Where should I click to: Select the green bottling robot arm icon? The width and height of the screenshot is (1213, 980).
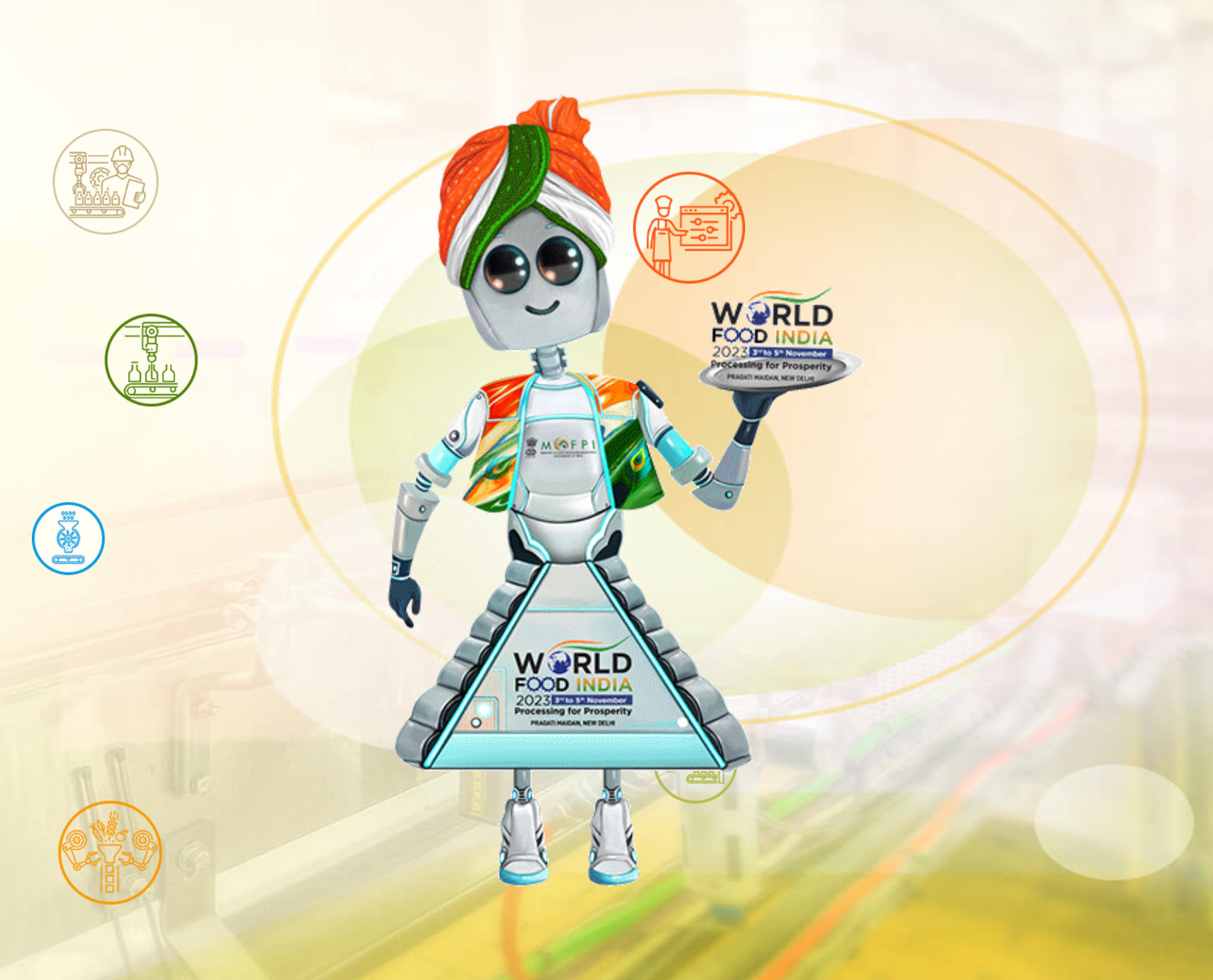(x=151, y=360)
